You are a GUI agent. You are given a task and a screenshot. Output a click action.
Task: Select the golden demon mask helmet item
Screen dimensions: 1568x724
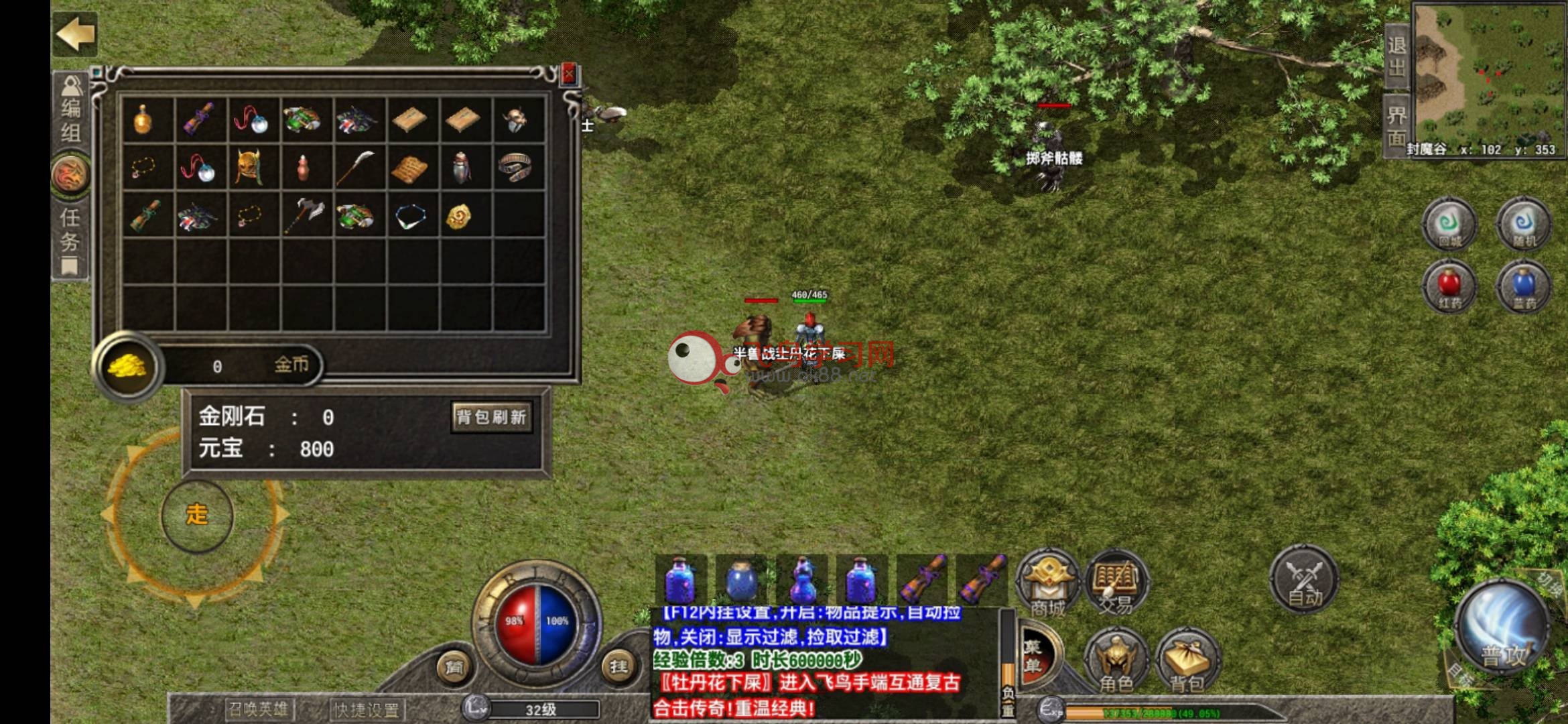tap(248, 167)
